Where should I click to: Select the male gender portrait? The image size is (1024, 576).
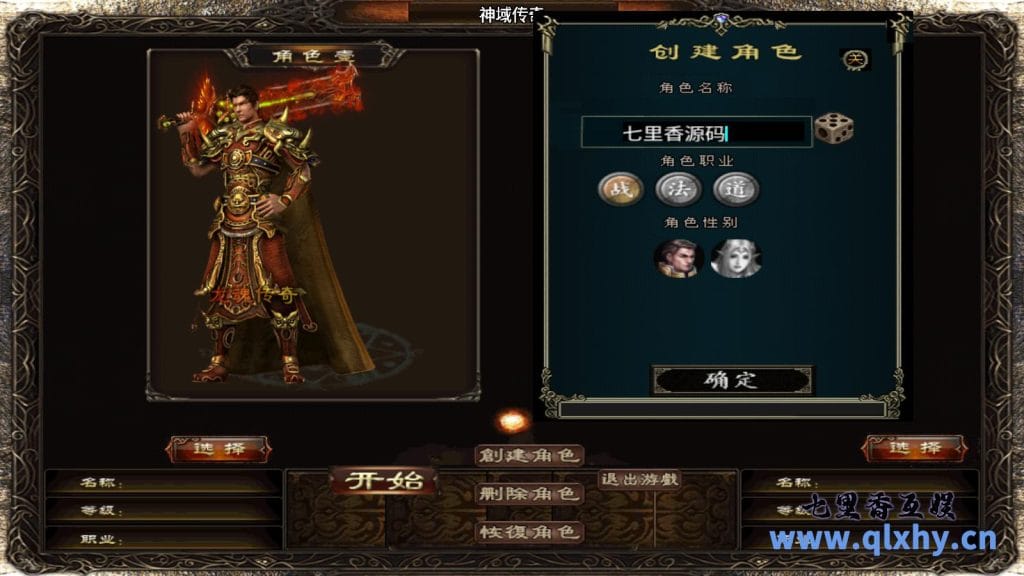pyautogui.click(x=678, y=257)
